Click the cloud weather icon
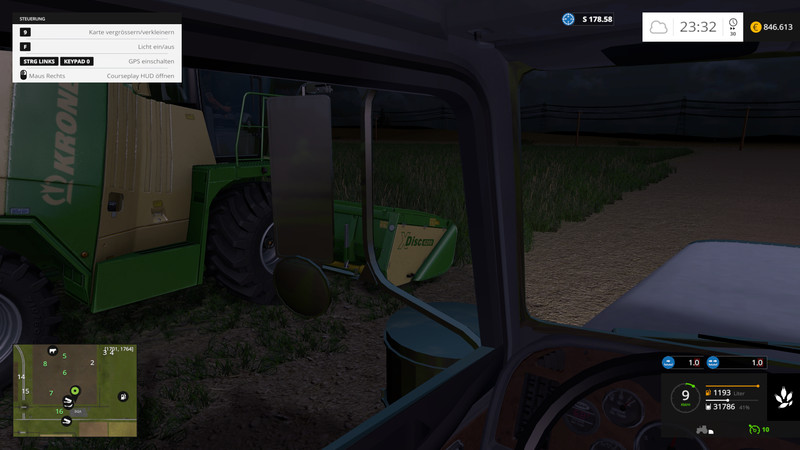This screenshot has height=450, width=800. click(658, 27)
